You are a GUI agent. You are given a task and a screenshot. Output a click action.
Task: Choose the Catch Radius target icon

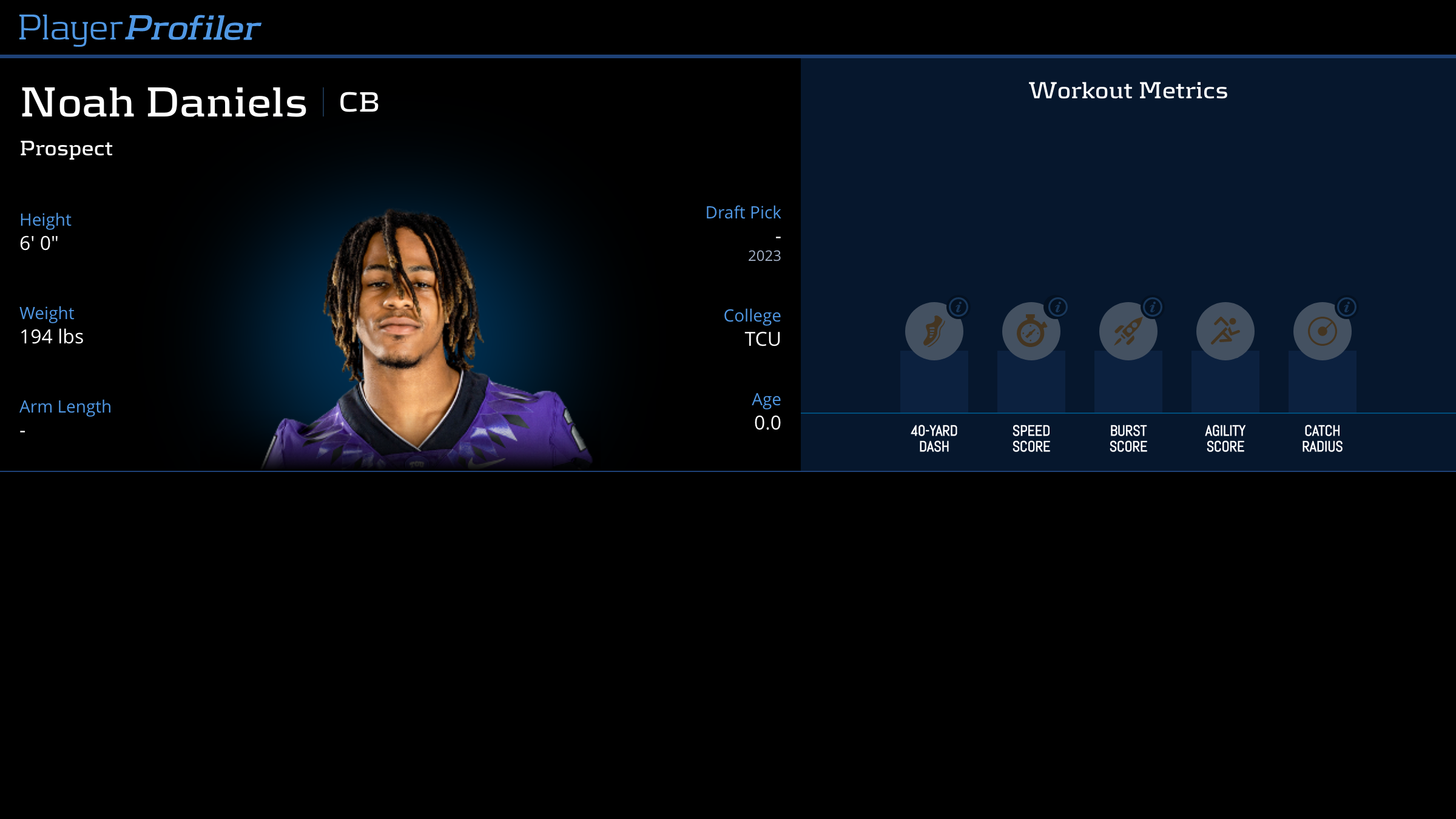[x=1322, y=331]
